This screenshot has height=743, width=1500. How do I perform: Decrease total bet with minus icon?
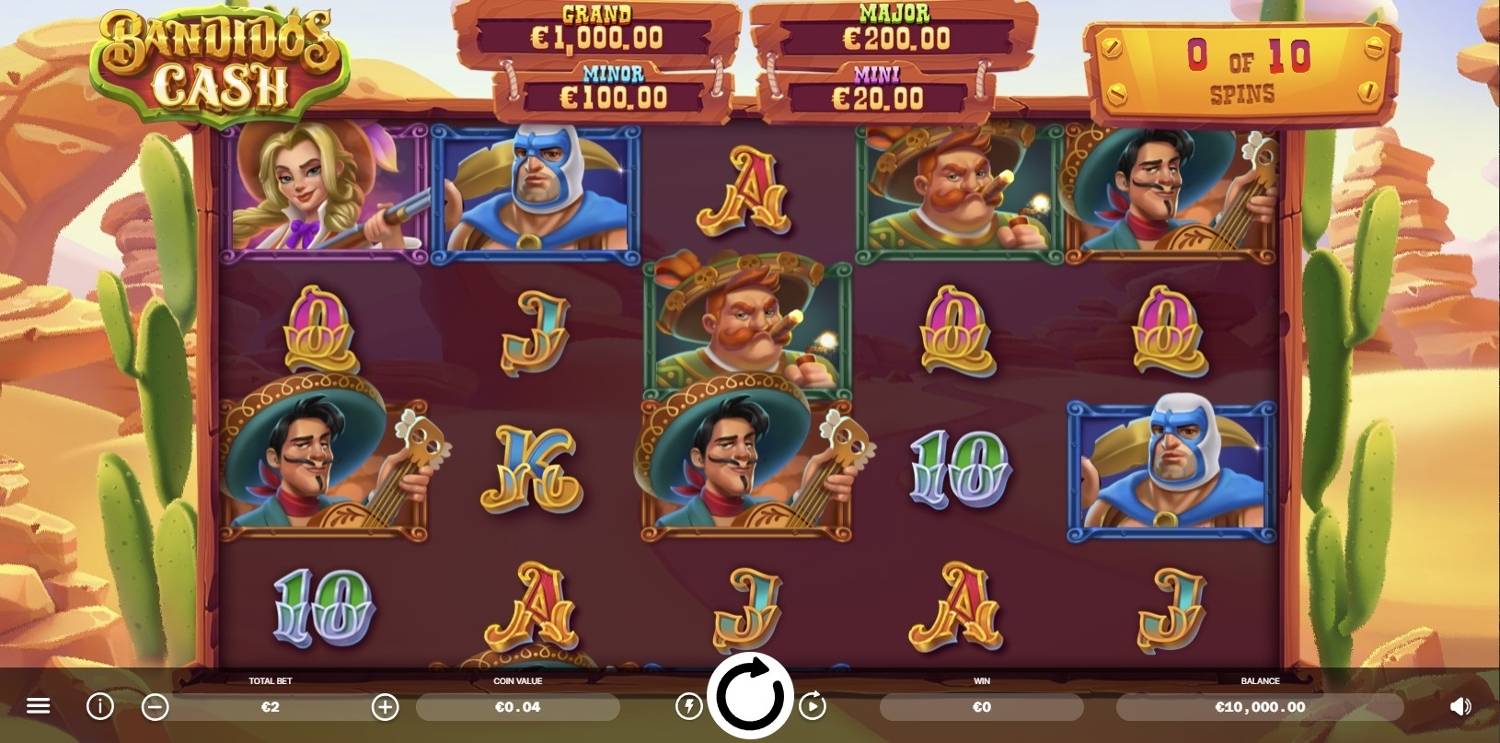pyautogui.click(x=156, y=706)
